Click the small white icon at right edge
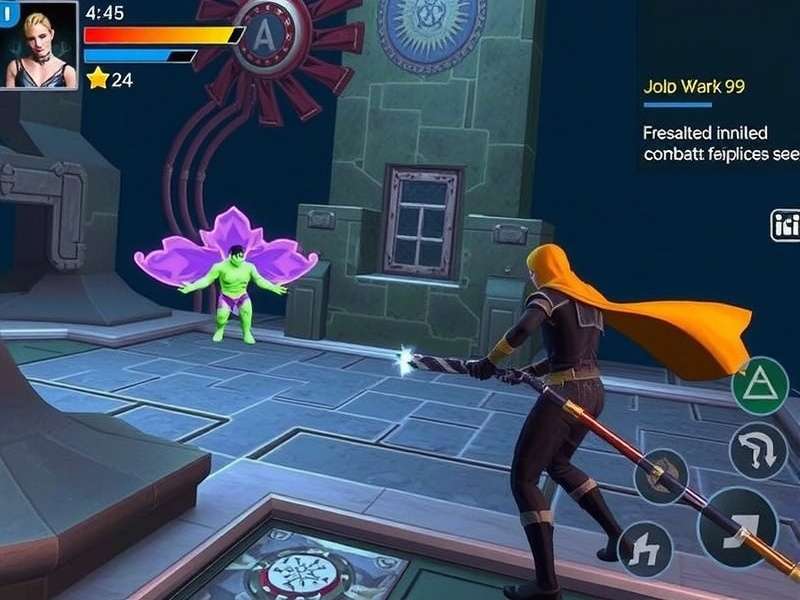800x600 pixels. coord(785,226)
